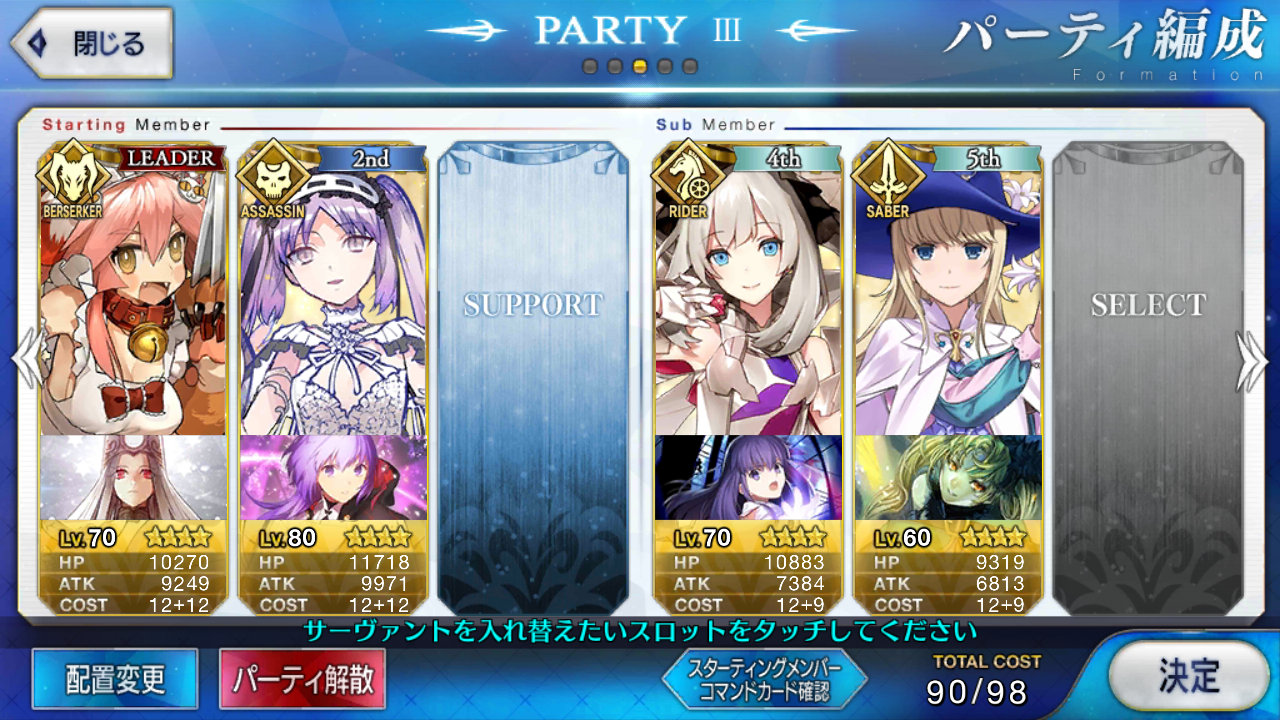Disband party with パーティ解散 button
Image resolution: width=1280 pixels, height=720 pixels.
(x=302, y=680)
